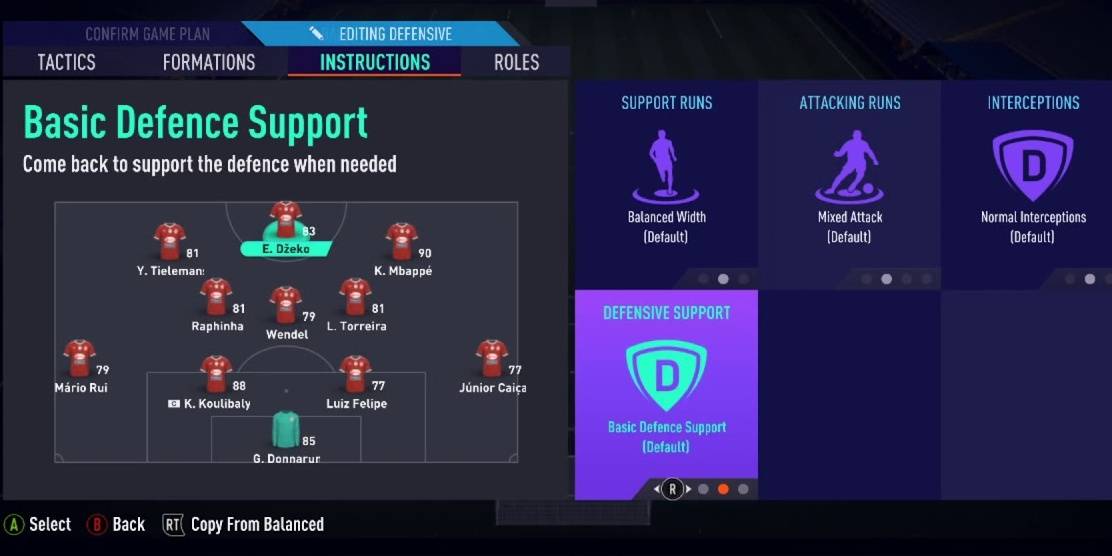The image size is (1112, 556).
Task: Select Y. Tielemans on the formation
Action: (169, 242)
